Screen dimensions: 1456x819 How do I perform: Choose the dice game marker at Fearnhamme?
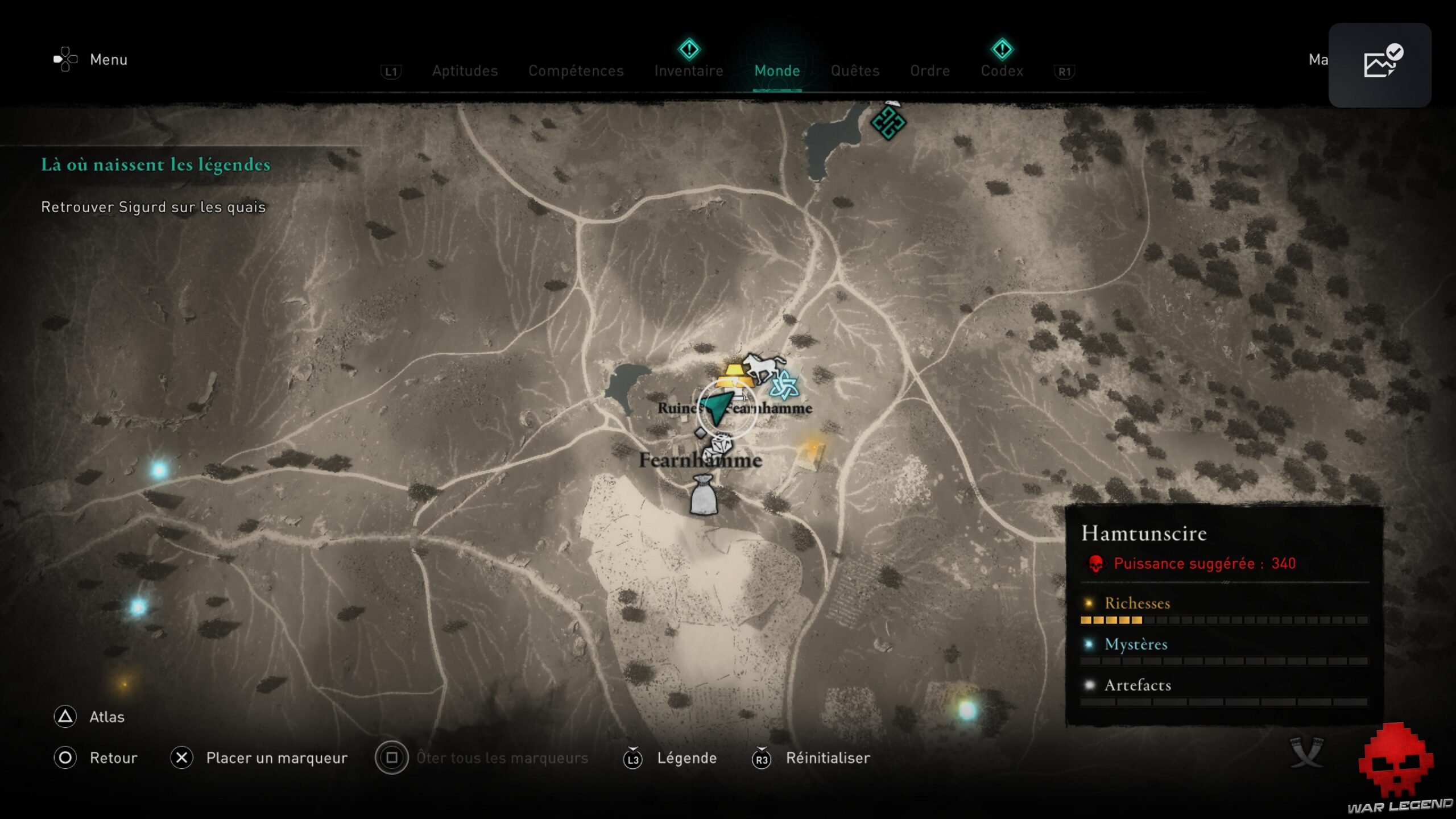718,446
